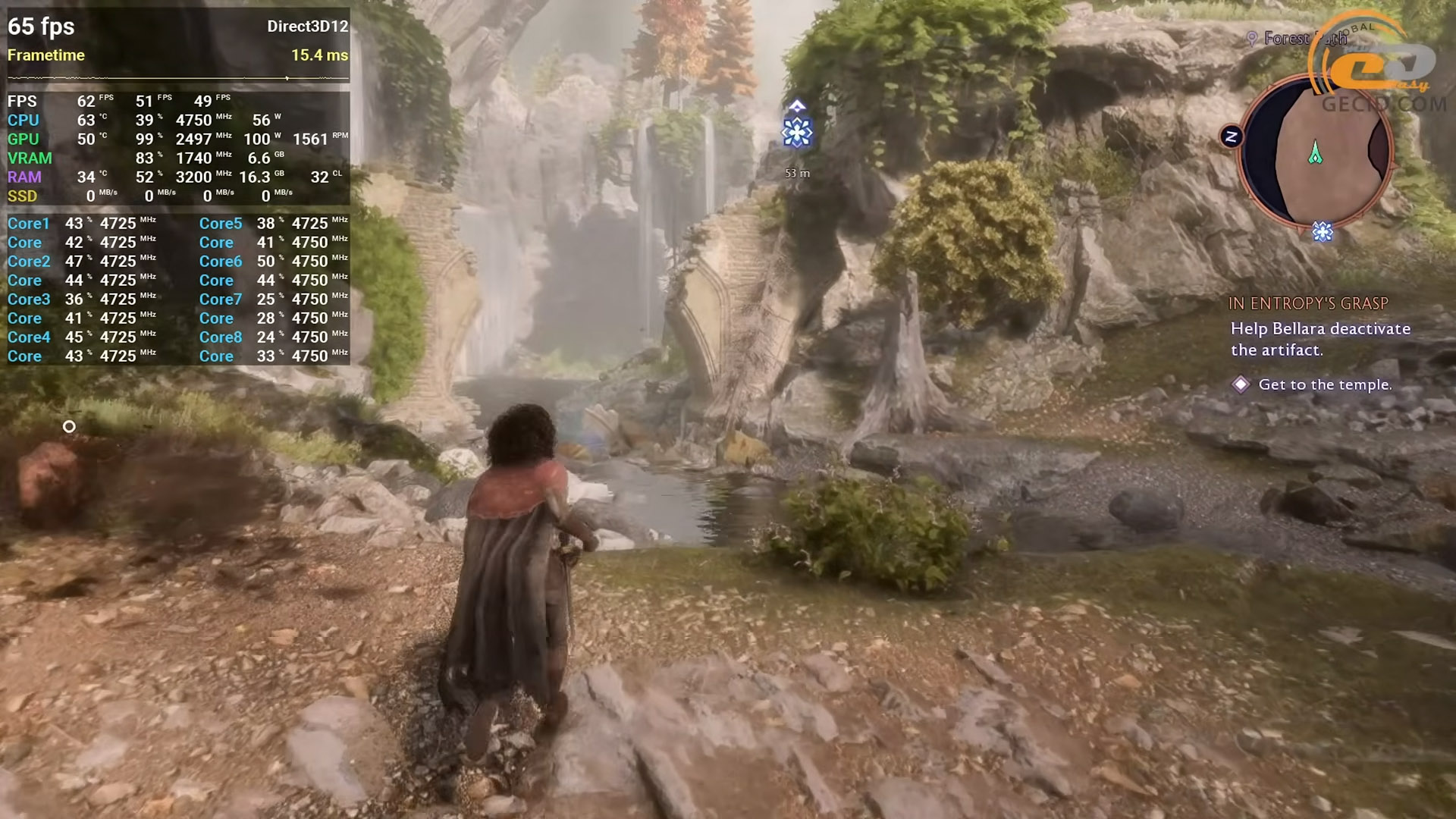The width and height of the screenshot is (1456, 819).
Task: Click the green player arrow on minimap
Action: point(1315,153)
